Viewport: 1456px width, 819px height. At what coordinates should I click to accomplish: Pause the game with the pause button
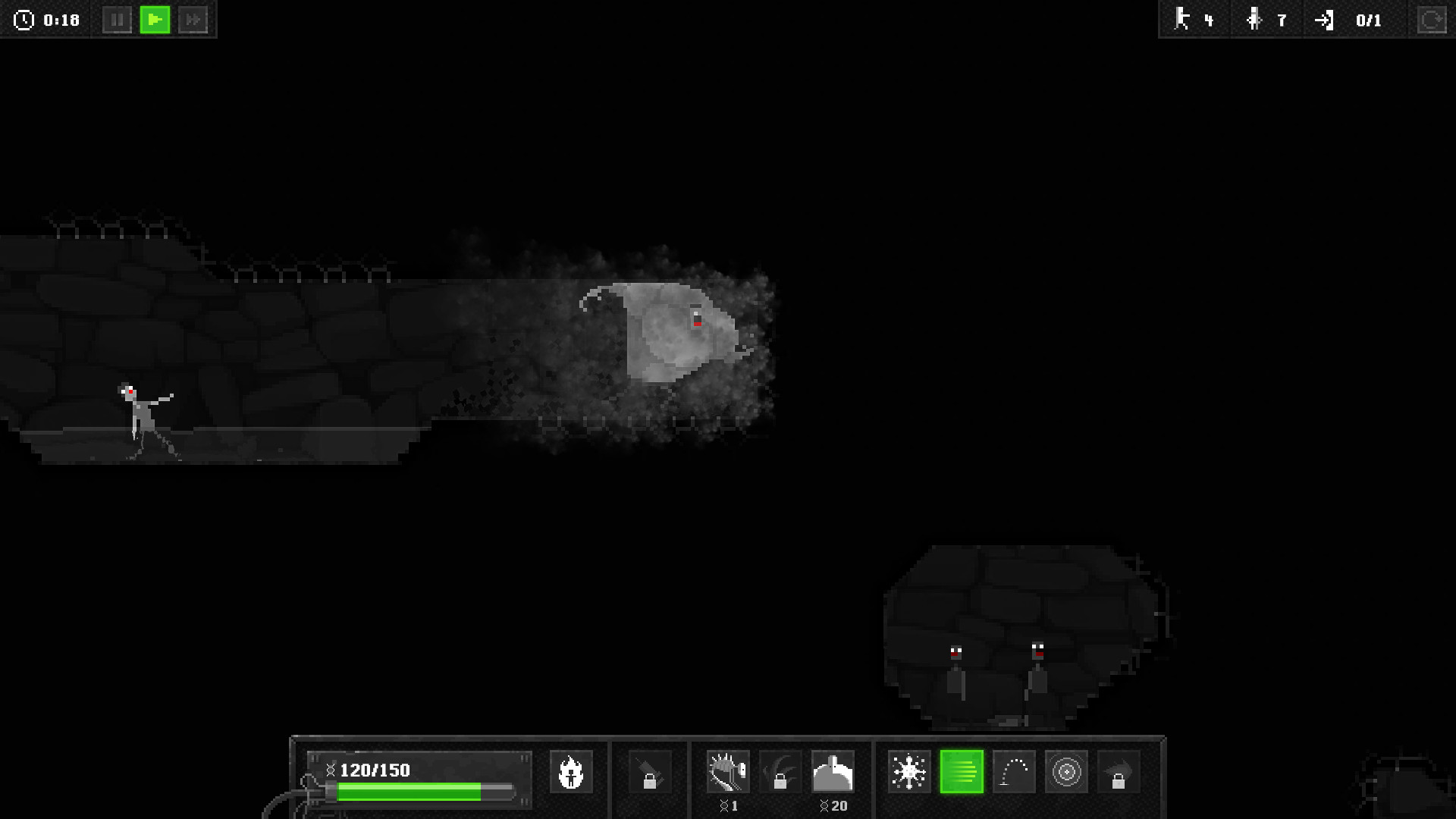(x=118, y=20)
